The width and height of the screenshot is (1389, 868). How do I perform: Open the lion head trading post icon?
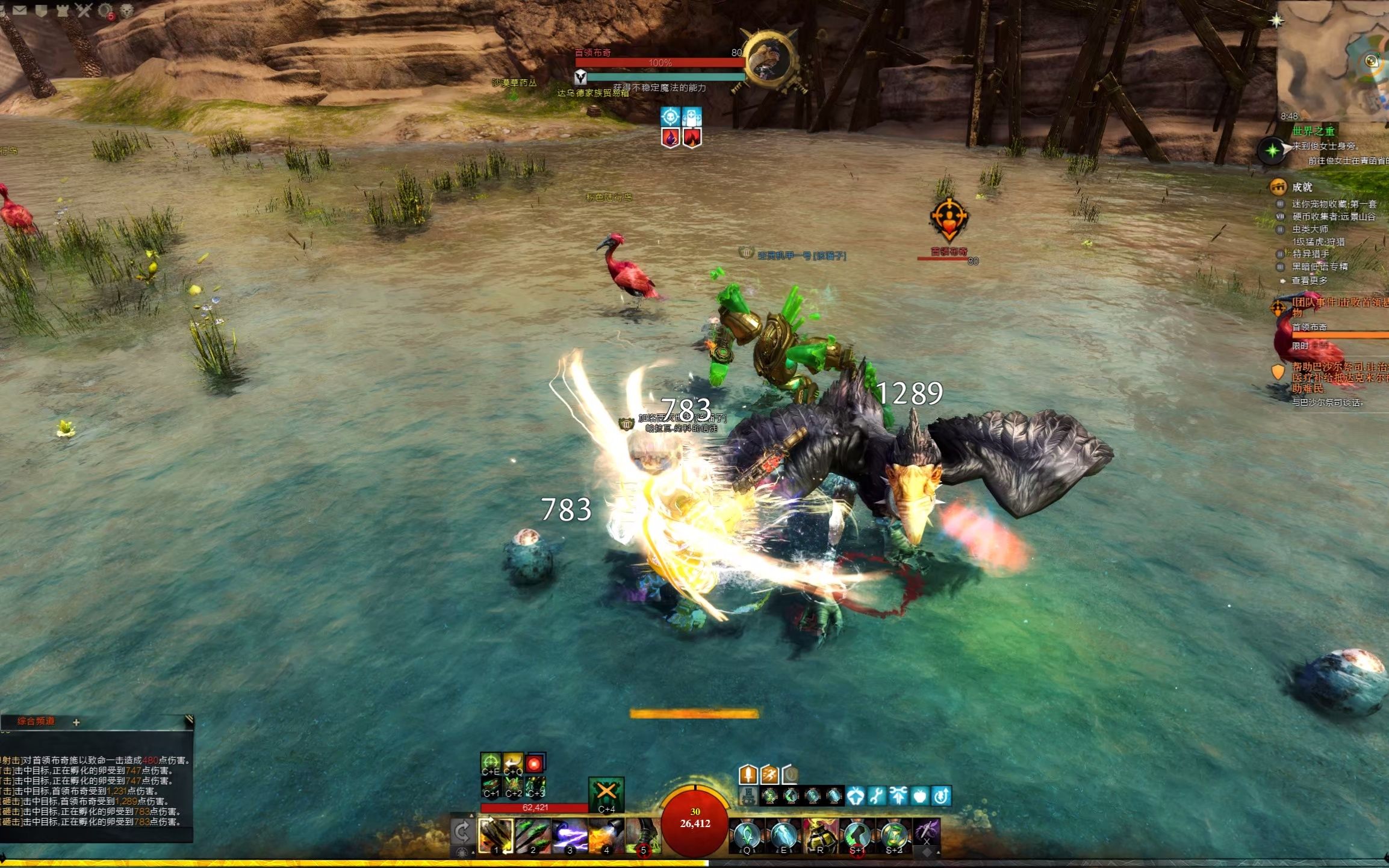pyautogui.click(x=126, y=10)
